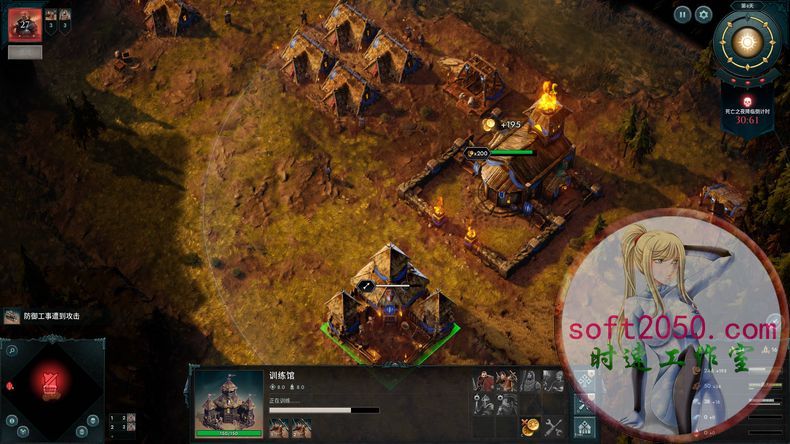Train the hooded unit in the top row
This screenshot has height=444, width=790.
(530, 382)
